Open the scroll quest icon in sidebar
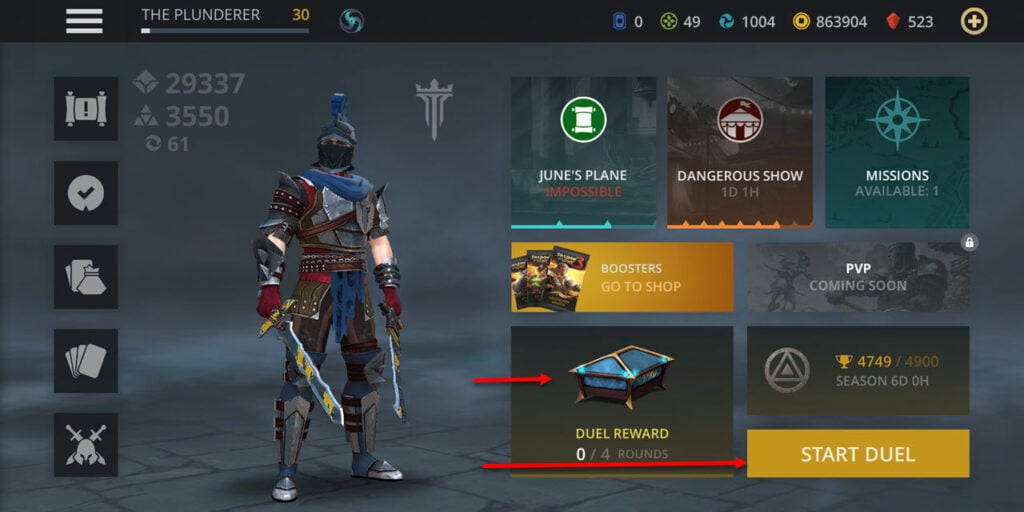1024x512 pixels. (x=86, y=109)
